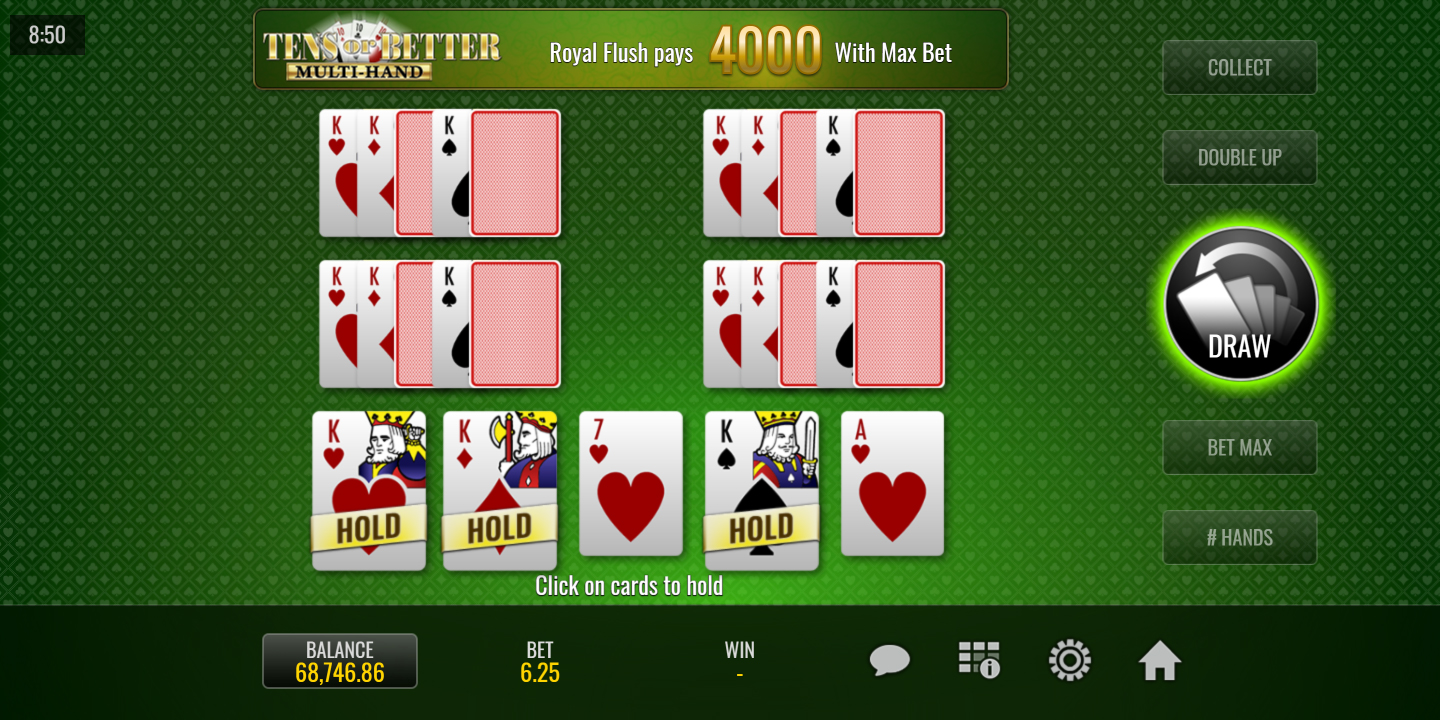
Task: Hit the glowing DRAW button
Action: tap(1240, 304)
